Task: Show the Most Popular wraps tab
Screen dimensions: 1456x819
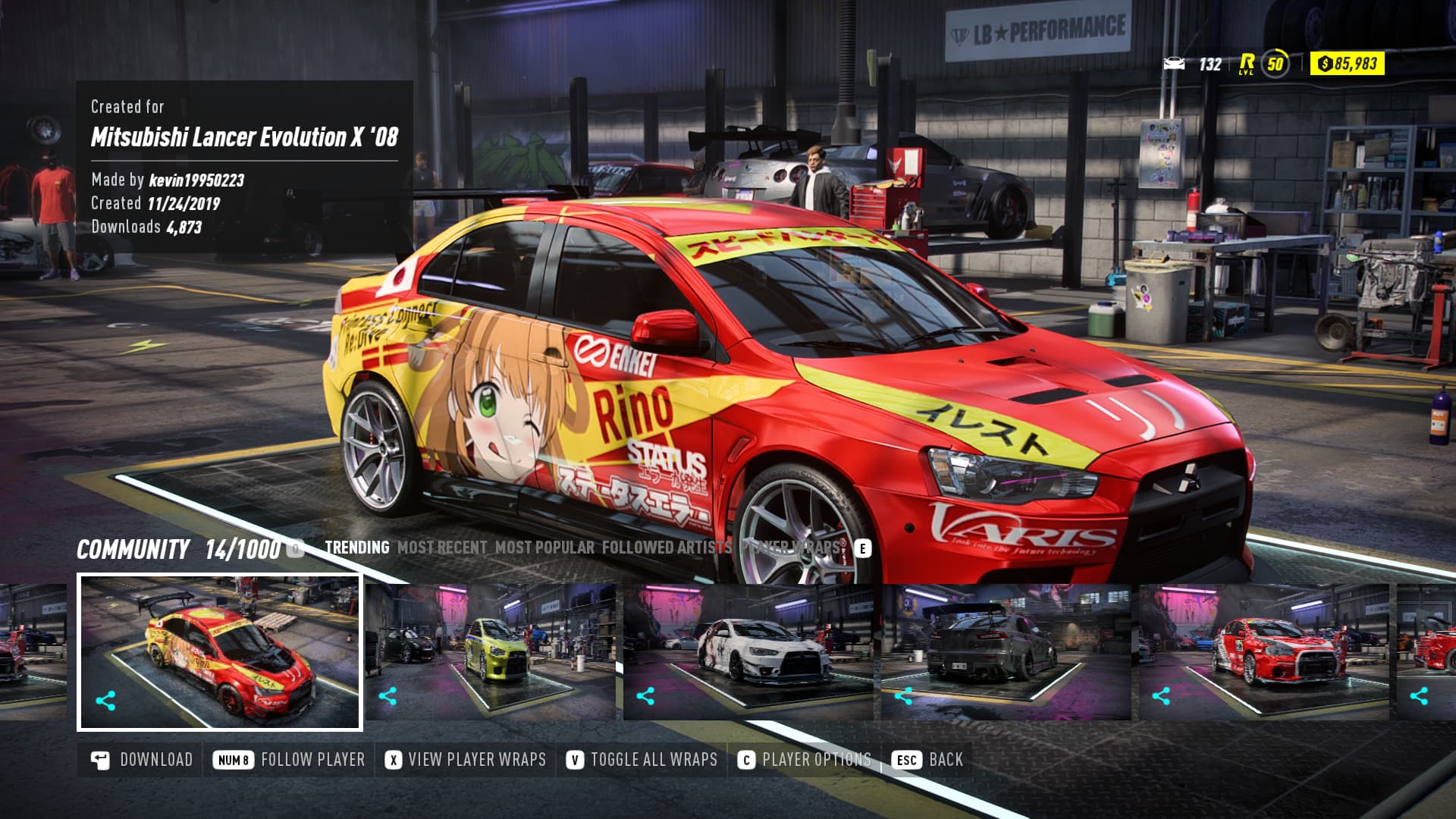Action: click(x=544, y=548)
